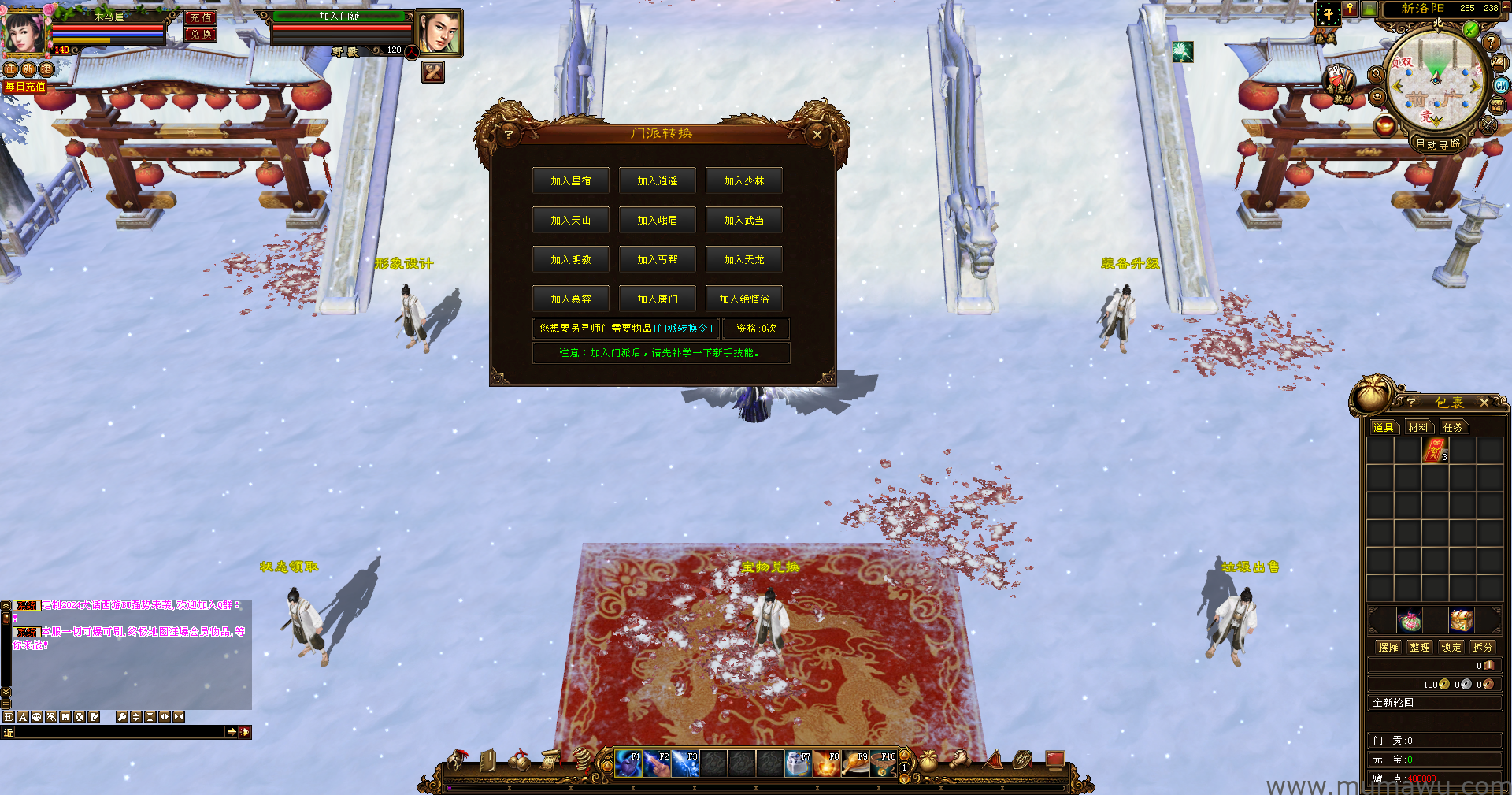Open help for the 门派转换 window
This screenshot has width=1512, height=795.
pyautogui.click(x=509, y=135)
